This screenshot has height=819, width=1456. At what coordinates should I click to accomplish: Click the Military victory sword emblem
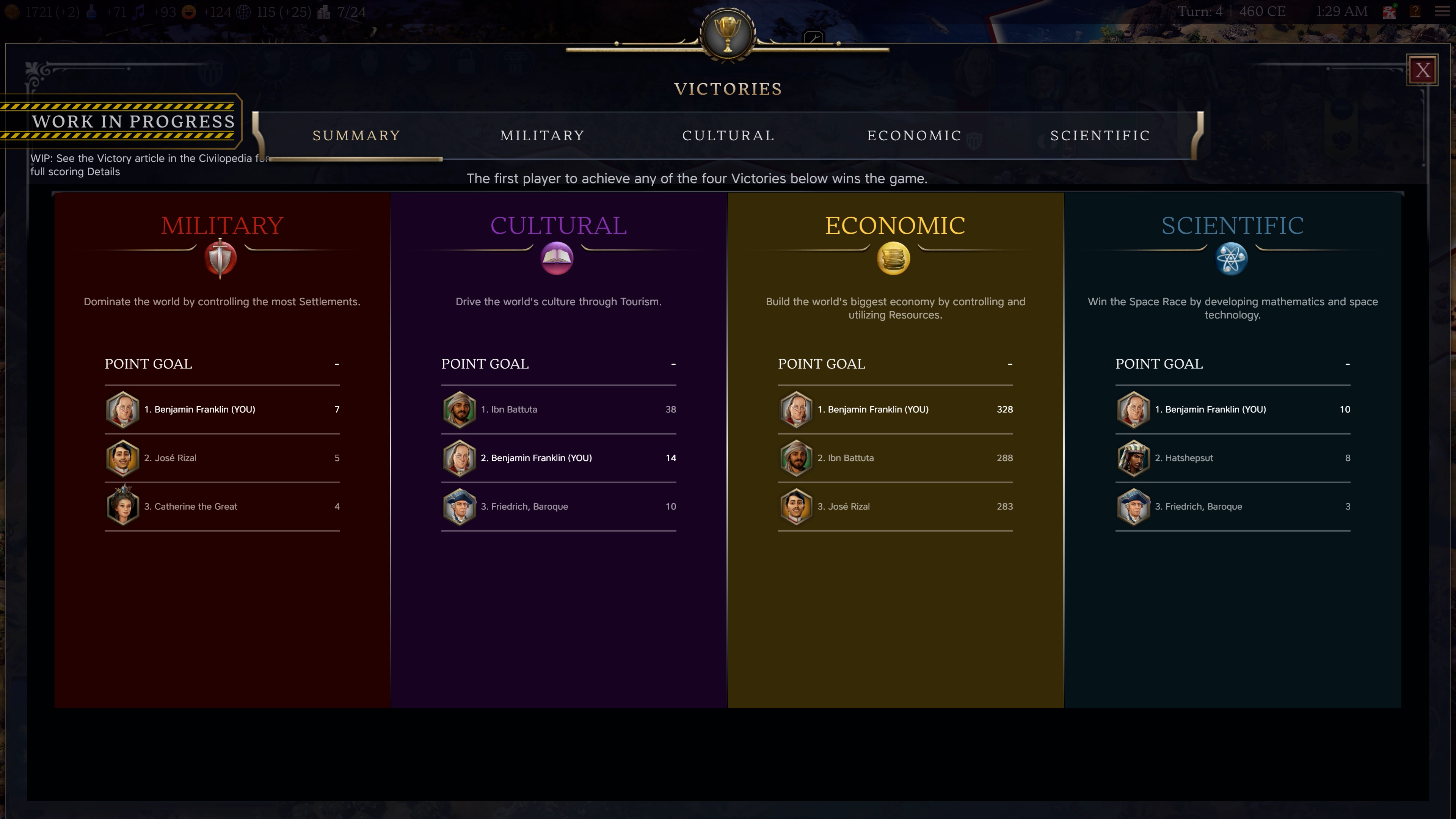(220, 258)
